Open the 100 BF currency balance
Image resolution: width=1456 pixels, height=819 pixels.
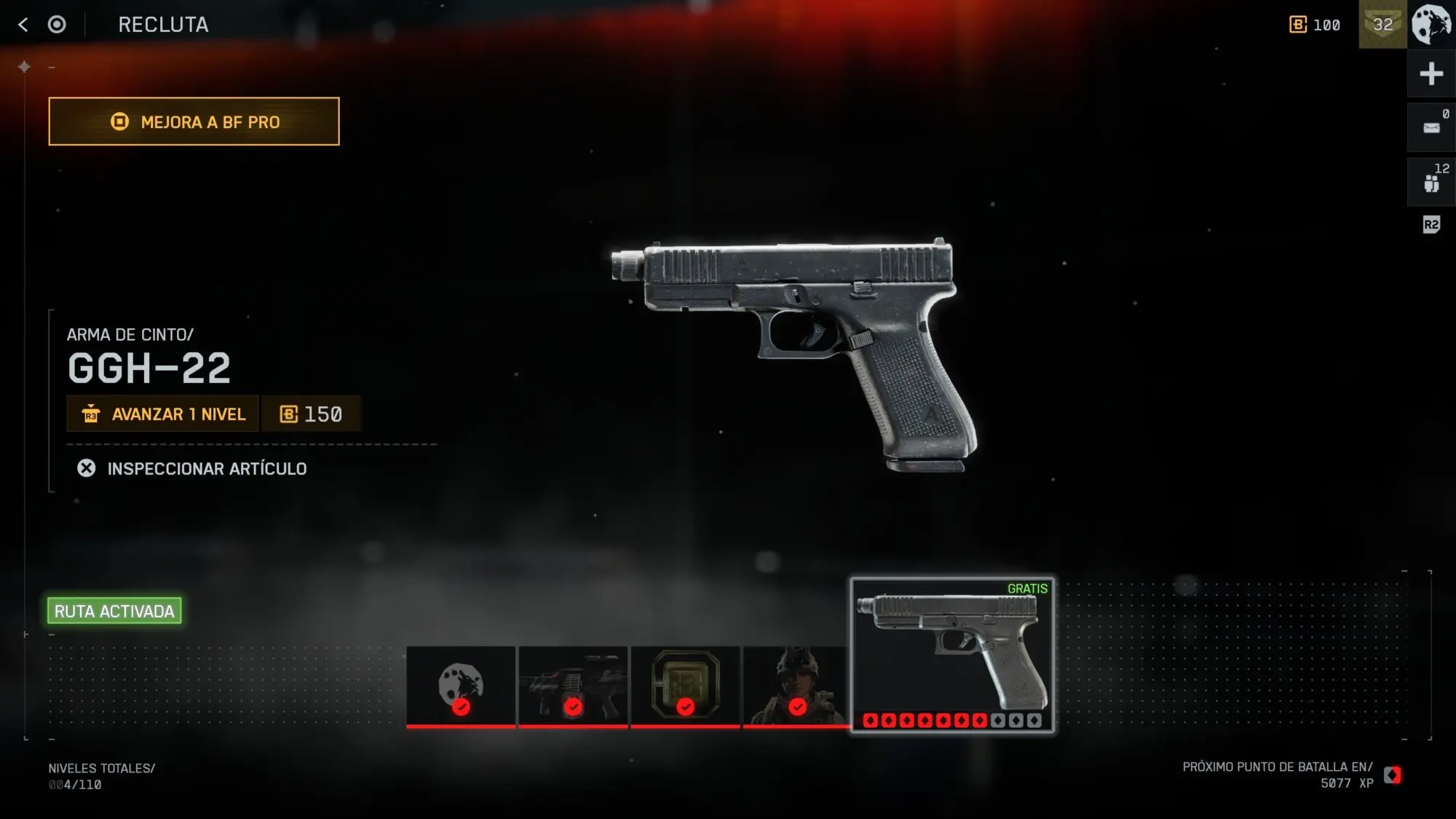click(x=1315, y=25)
